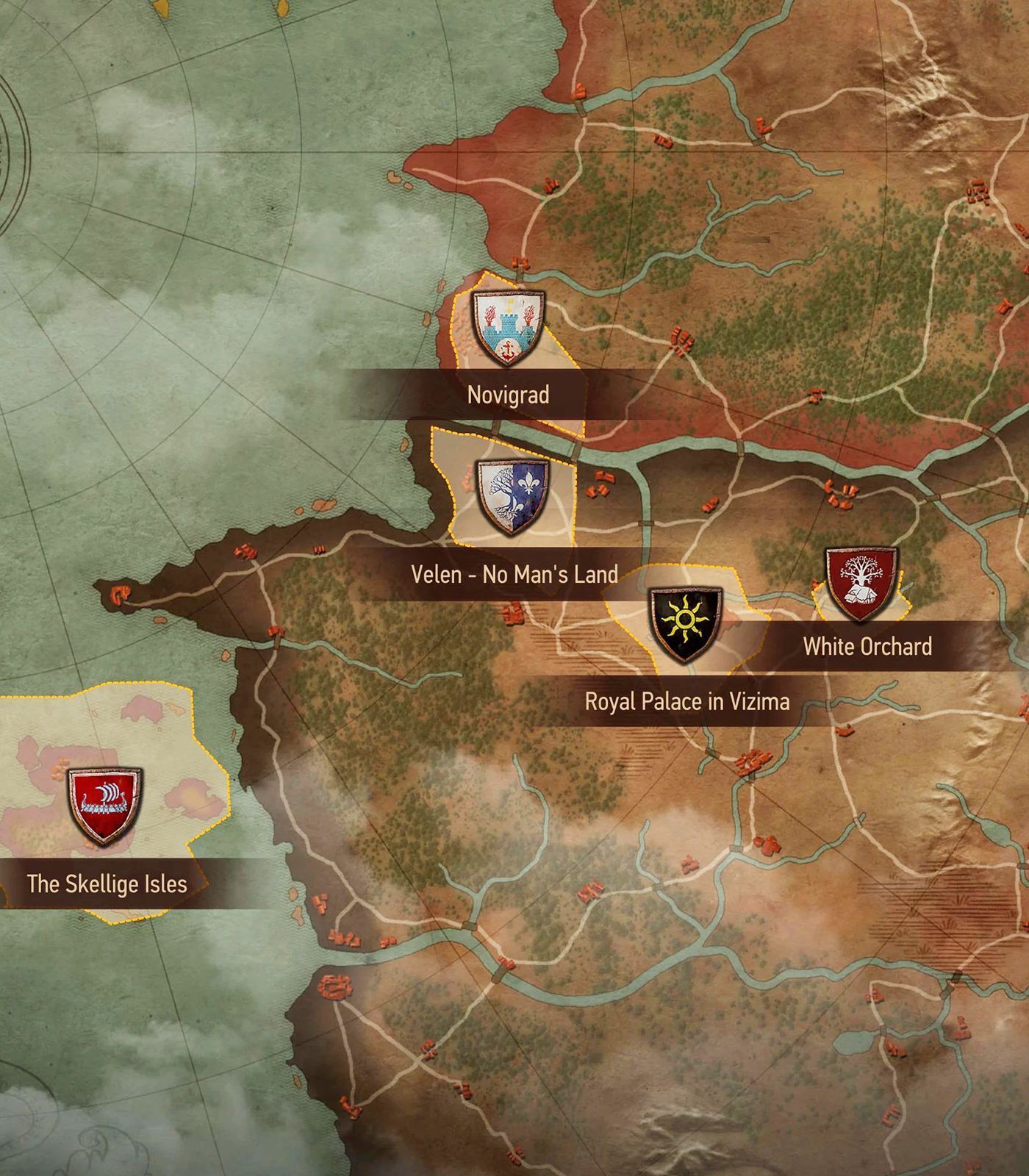The image size is (1029, 1176).
Task: Click the Novigrad region label
Action: (x=508, y=395)
